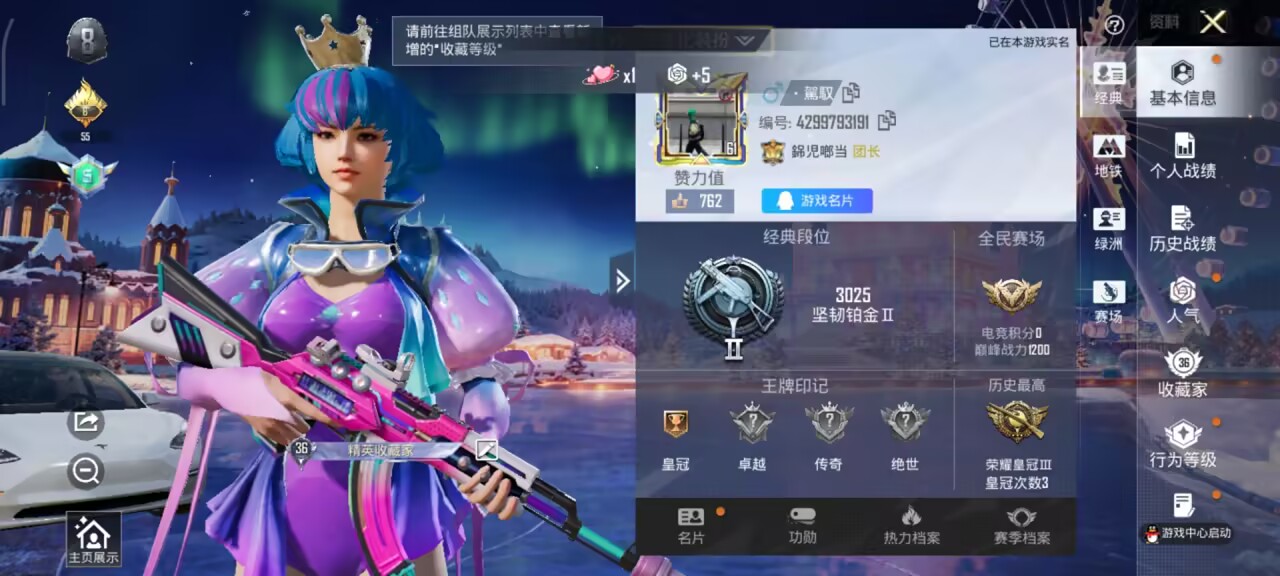Copy the player ID number
This screenshot has width=1280, height=576.
(x=886, y=122)
